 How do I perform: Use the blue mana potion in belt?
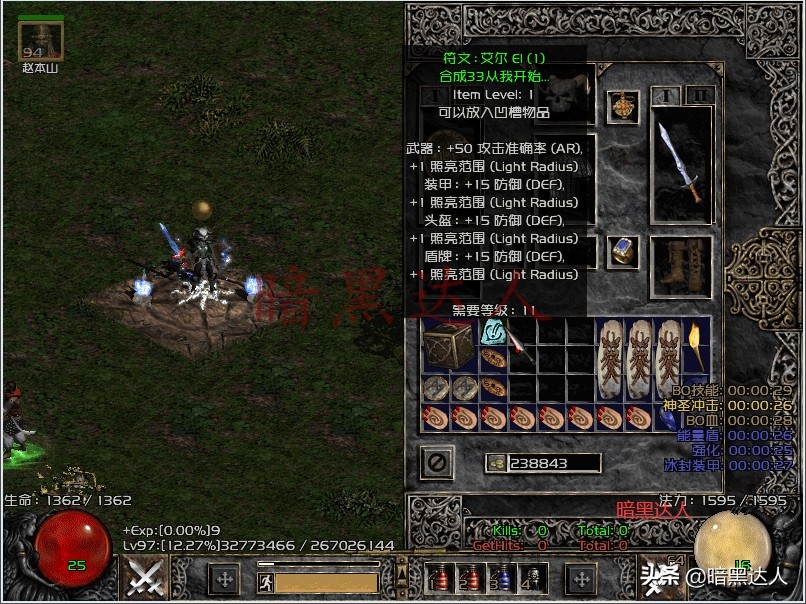503,577
